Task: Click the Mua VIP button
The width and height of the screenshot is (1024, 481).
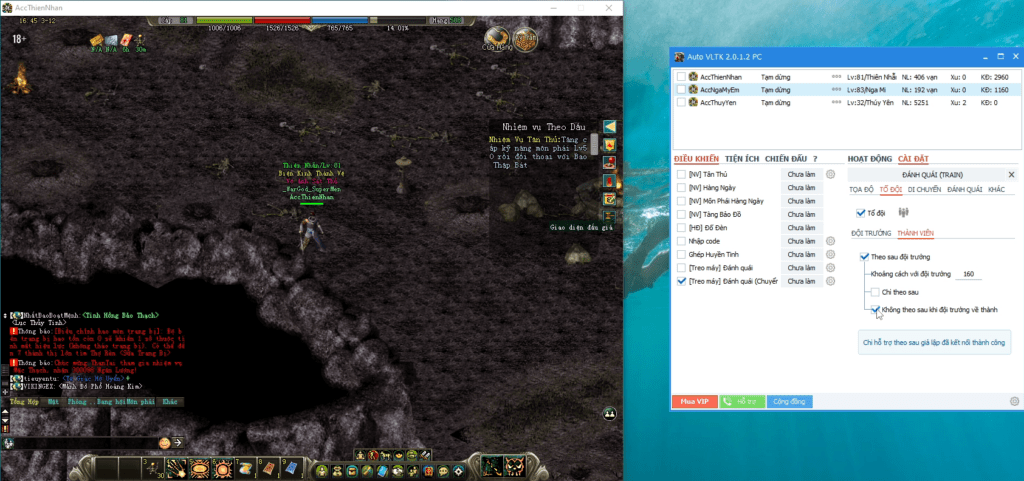Action: pos(694,401)
